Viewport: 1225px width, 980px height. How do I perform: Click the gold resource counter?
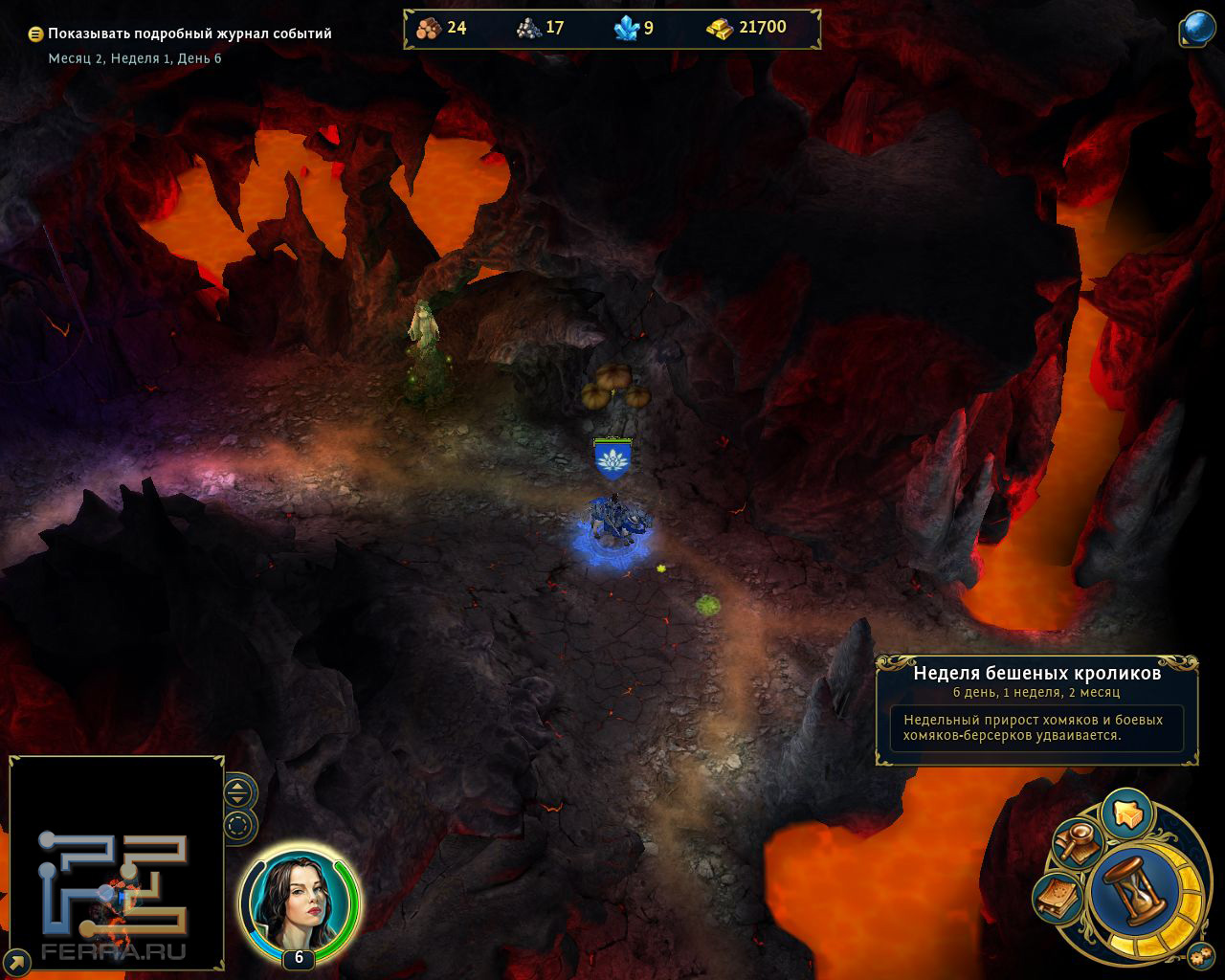[746, 28]
